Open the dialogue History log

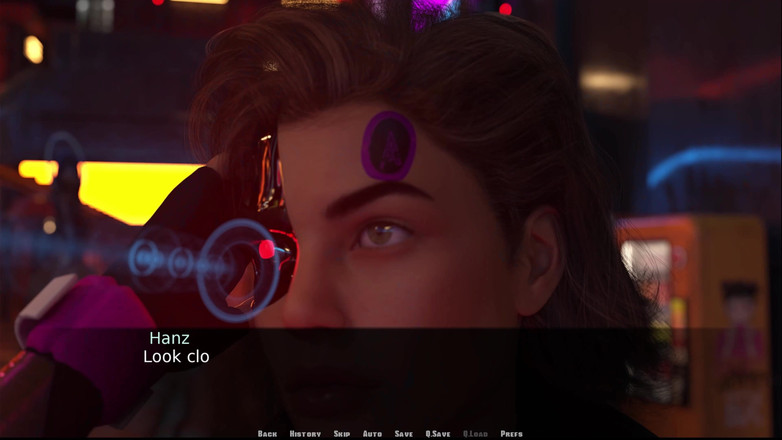click(305, 434)
